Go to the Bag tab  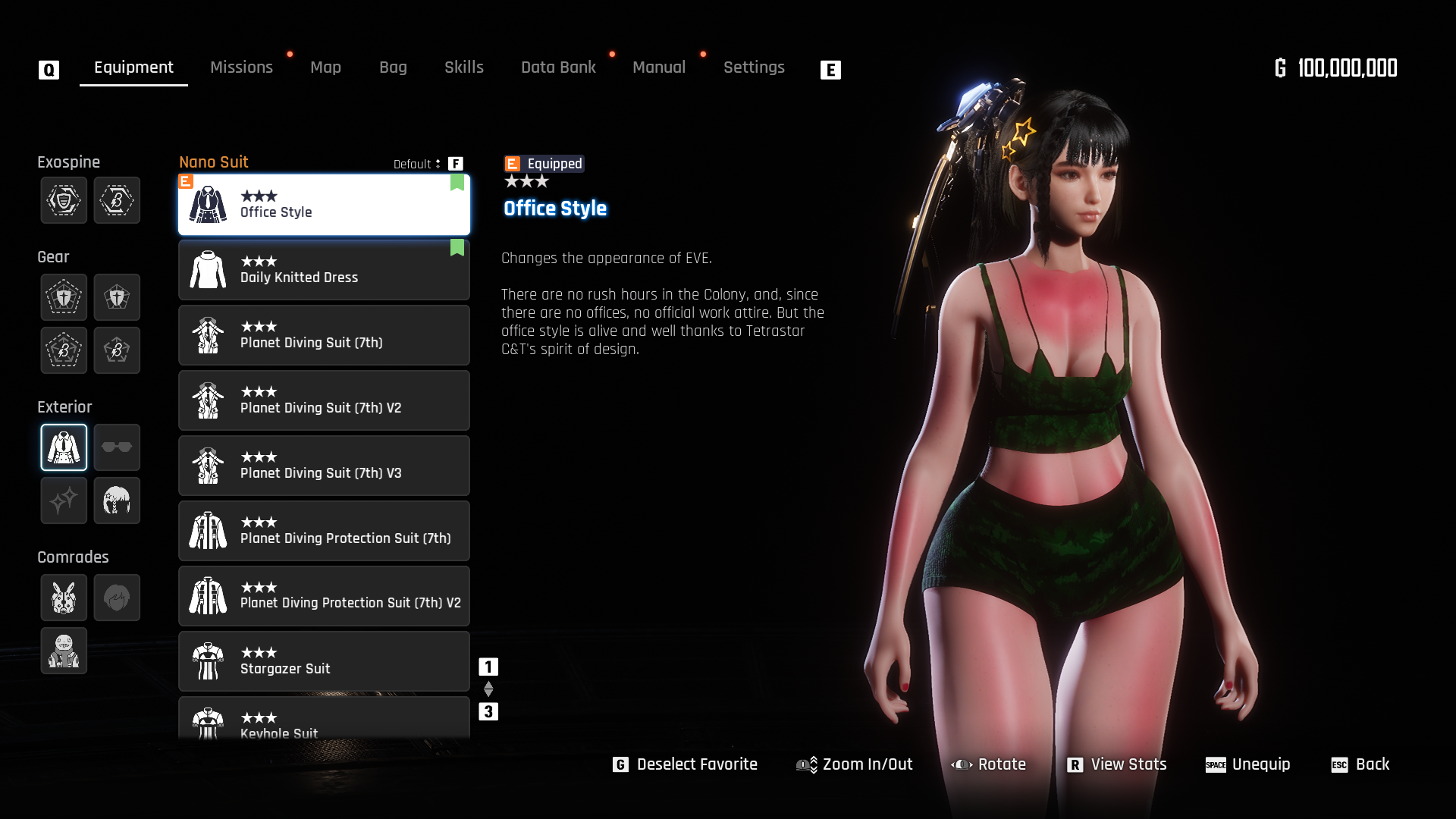[x=393, y=67]
